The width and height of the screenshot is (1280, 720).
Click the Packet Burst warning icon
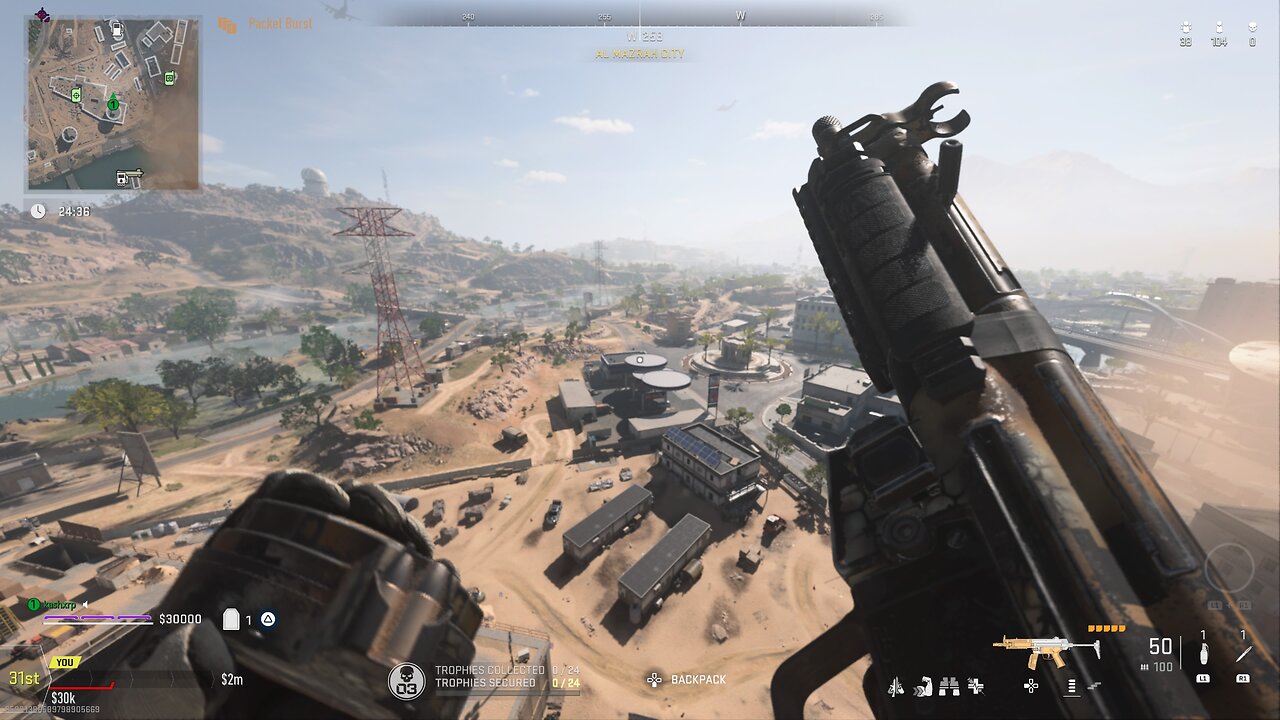pyautogui.click(x=226, y=24)
